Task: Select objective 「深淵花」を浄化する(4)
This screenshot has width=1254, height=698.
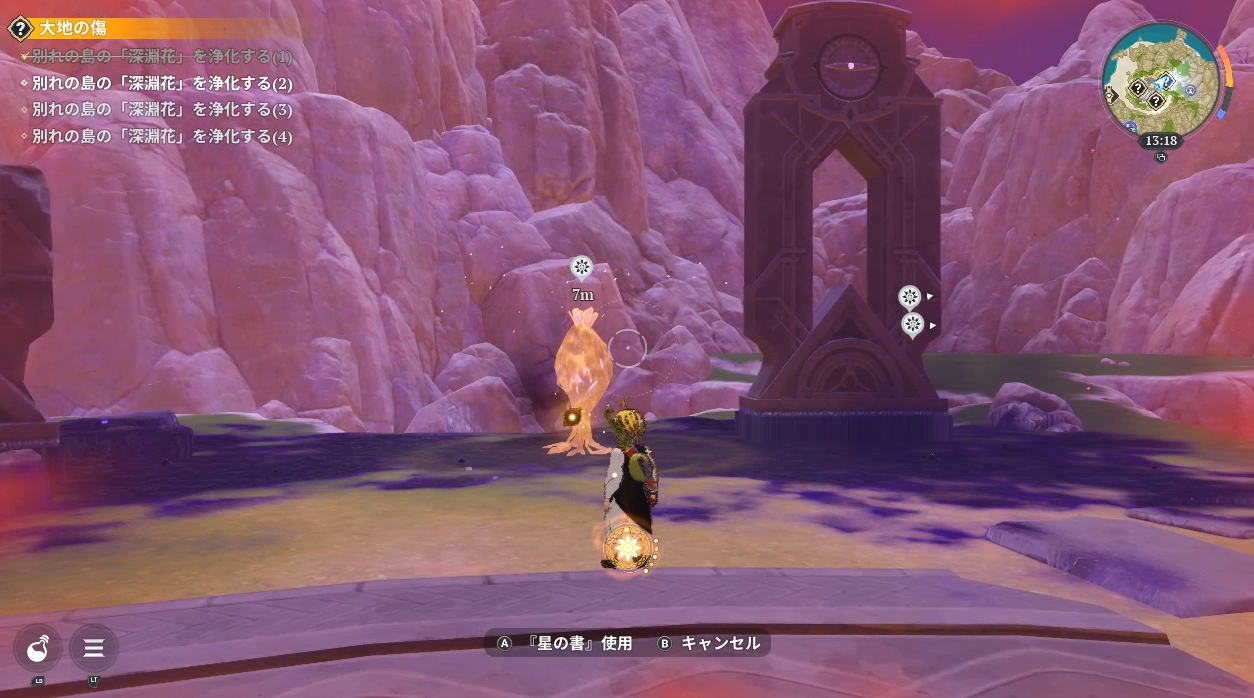Action: (x=162, y=136)
